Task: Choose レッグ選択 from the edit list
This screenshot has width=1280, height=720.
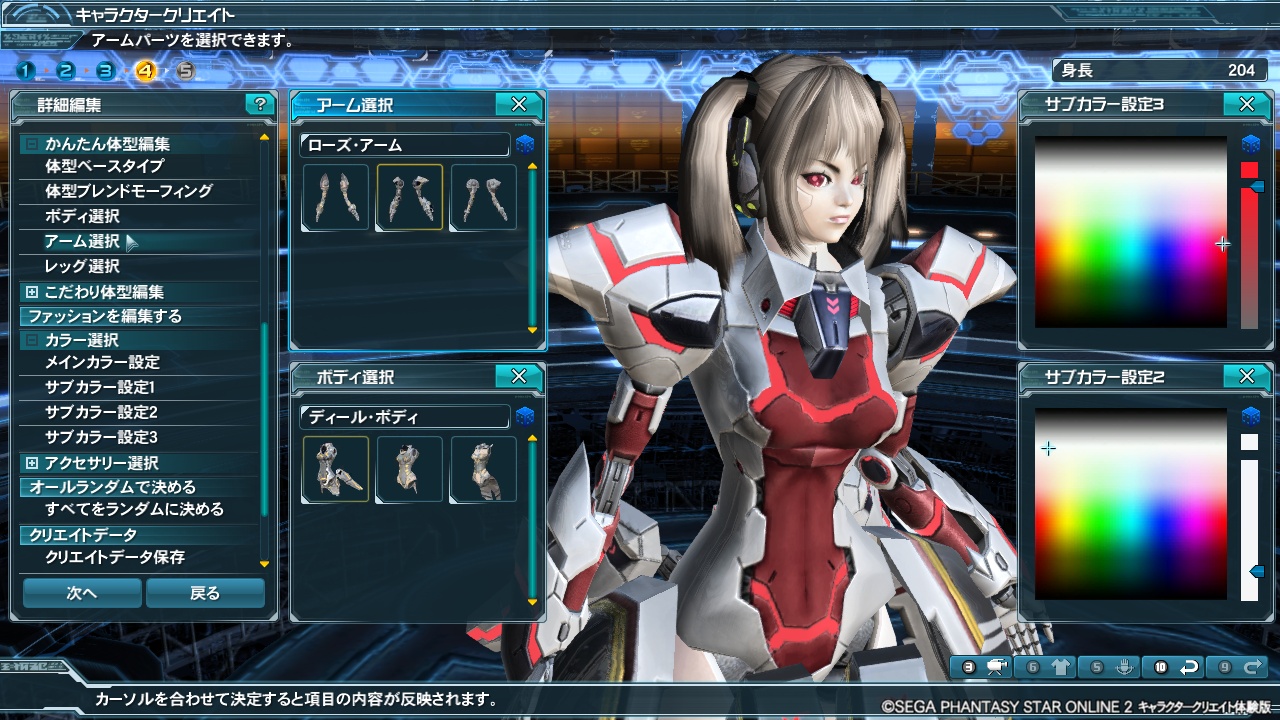Action: coord(82,266)
